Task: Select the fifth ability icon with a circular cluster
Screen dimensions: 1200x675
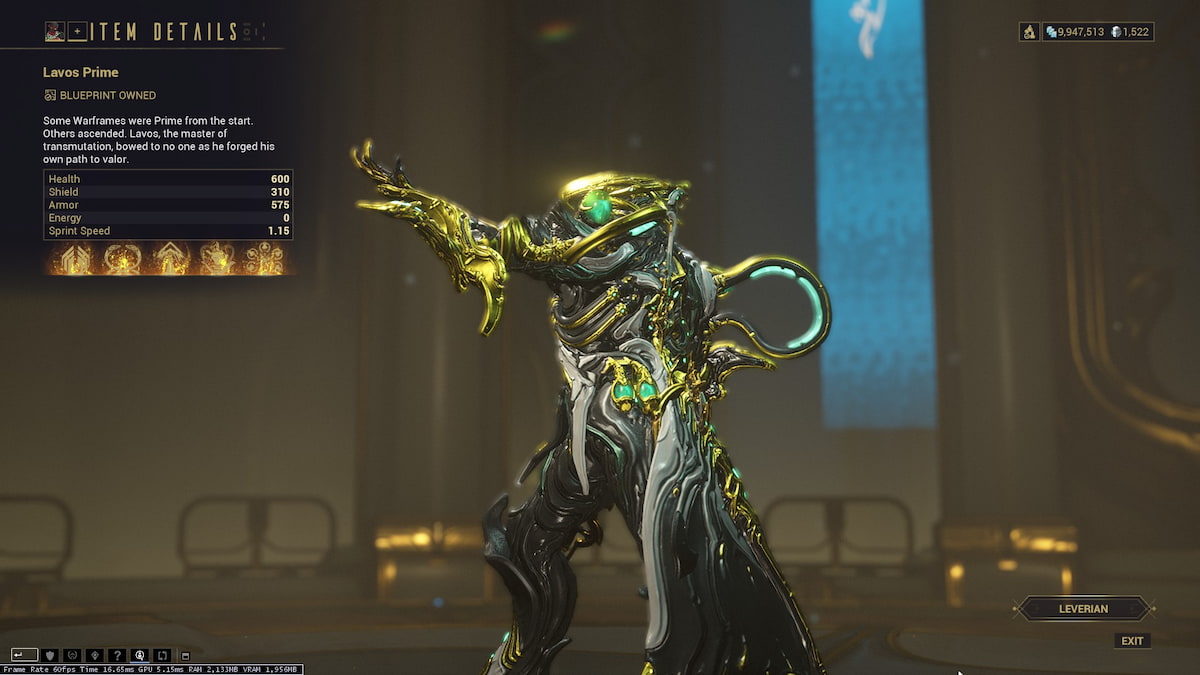Action: pos(265,259)
